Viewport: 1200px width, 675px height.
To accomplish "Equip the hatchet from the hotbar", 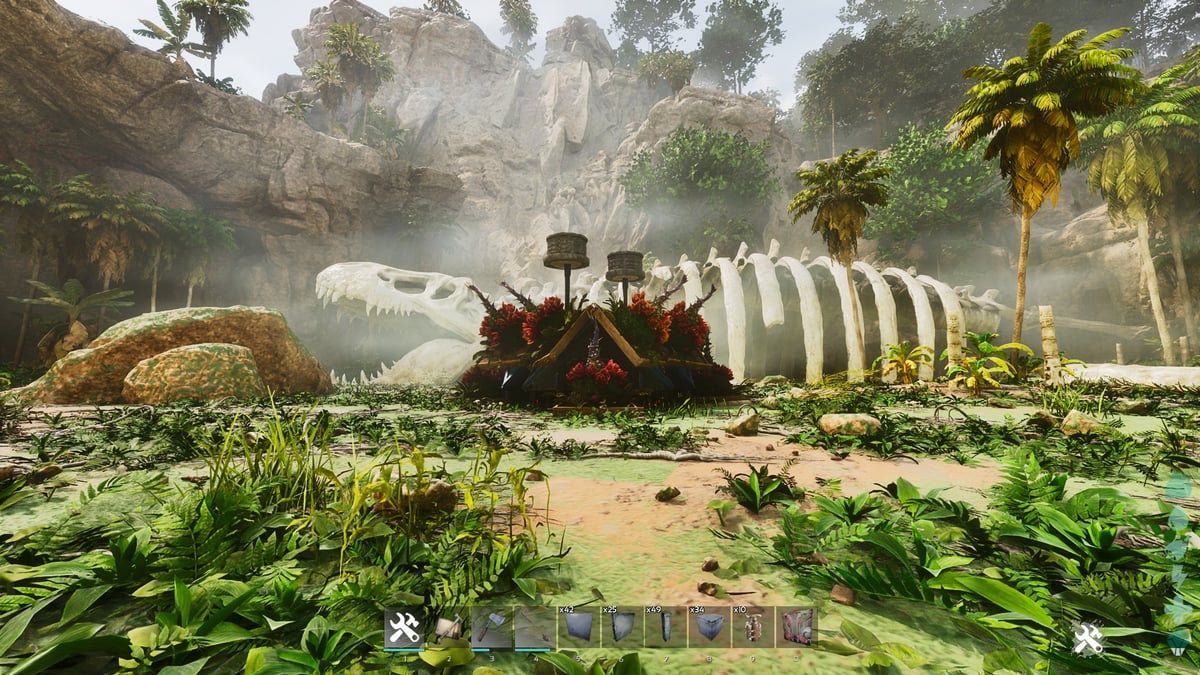I will tap(491, 628).
